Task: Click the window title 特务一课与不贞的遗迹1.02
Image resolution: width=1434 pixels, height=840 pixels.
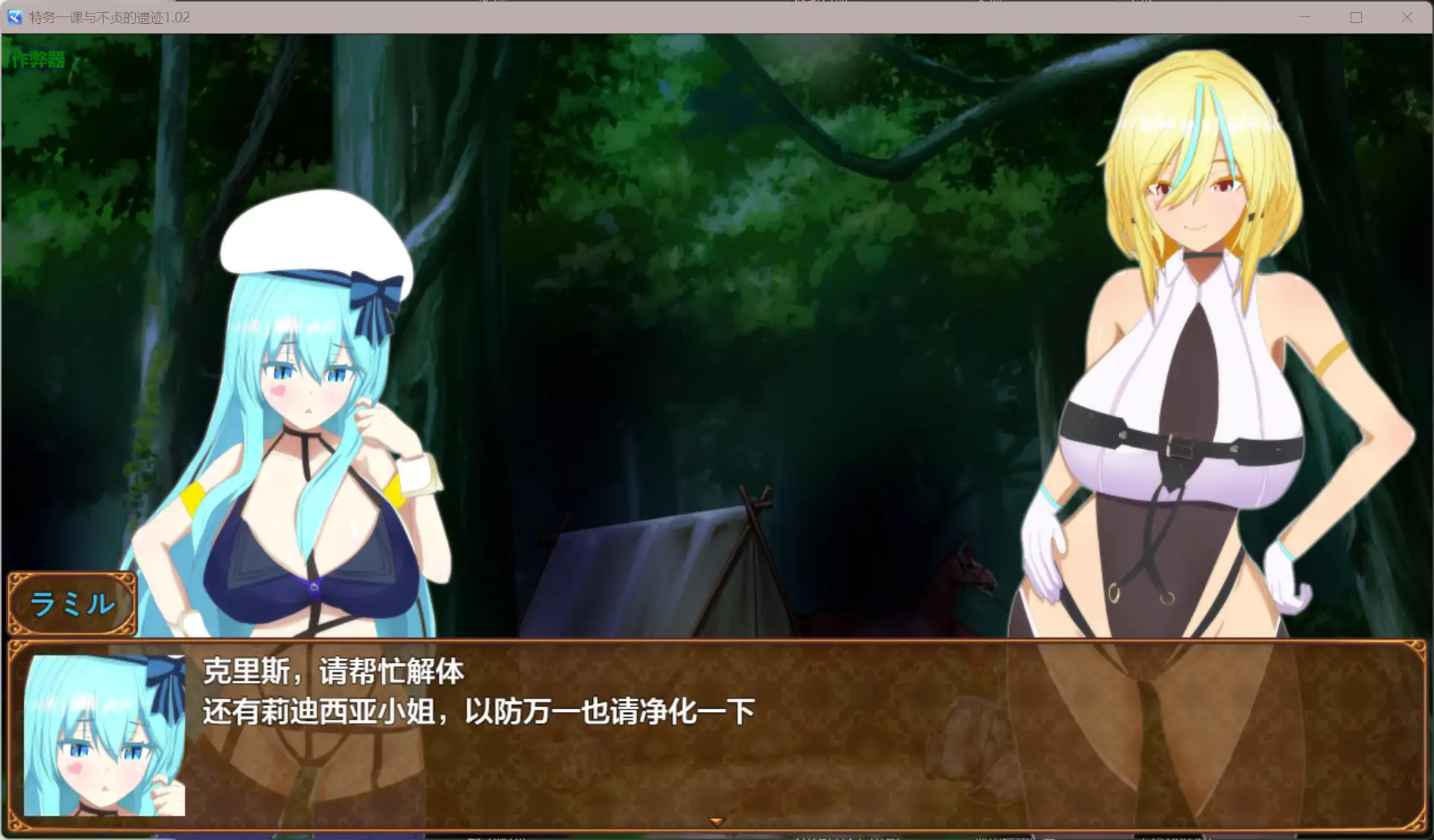Action: pos(109,17)
